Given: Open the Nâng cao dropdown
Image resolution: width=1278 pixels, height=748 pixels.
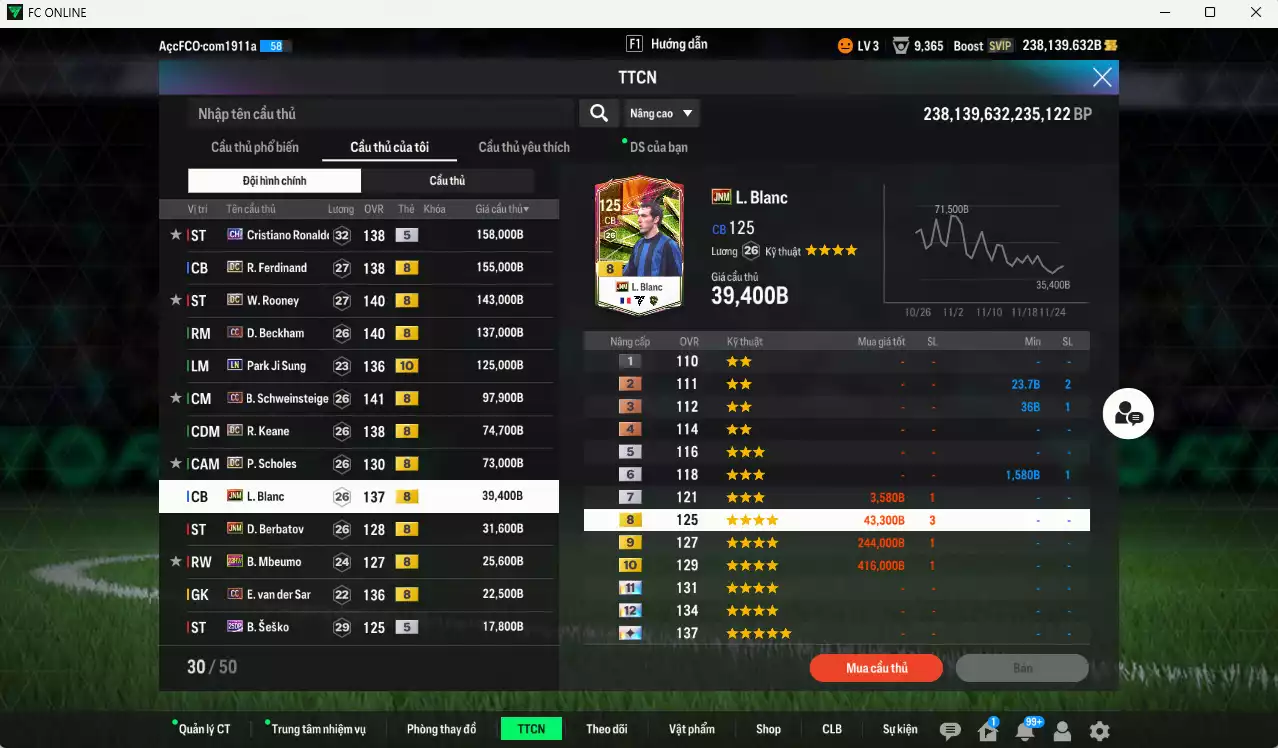Looking at the screenshot, I should pyautogui.click(x=661, y=113).
